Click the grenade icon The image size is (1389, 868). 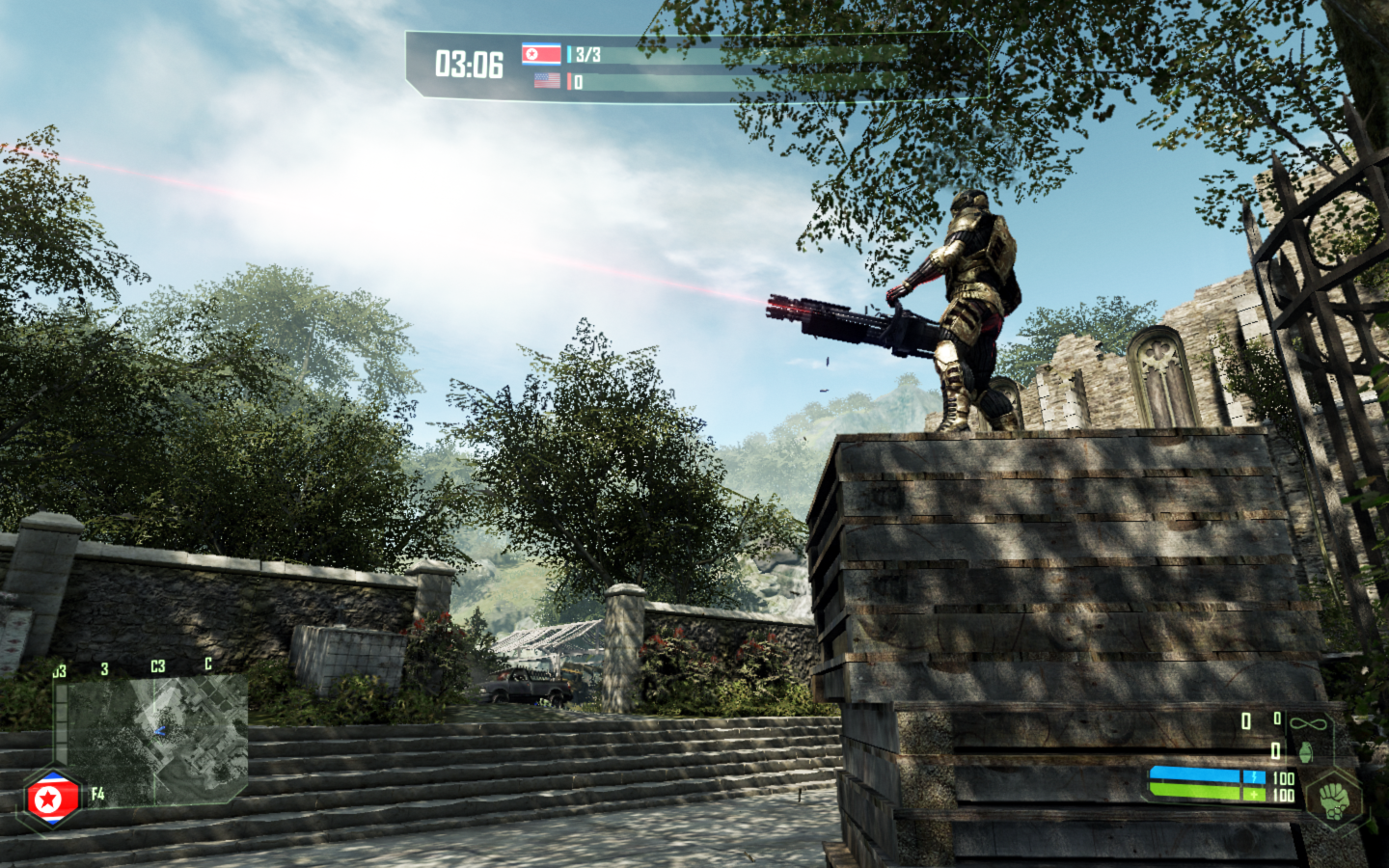1305,751
